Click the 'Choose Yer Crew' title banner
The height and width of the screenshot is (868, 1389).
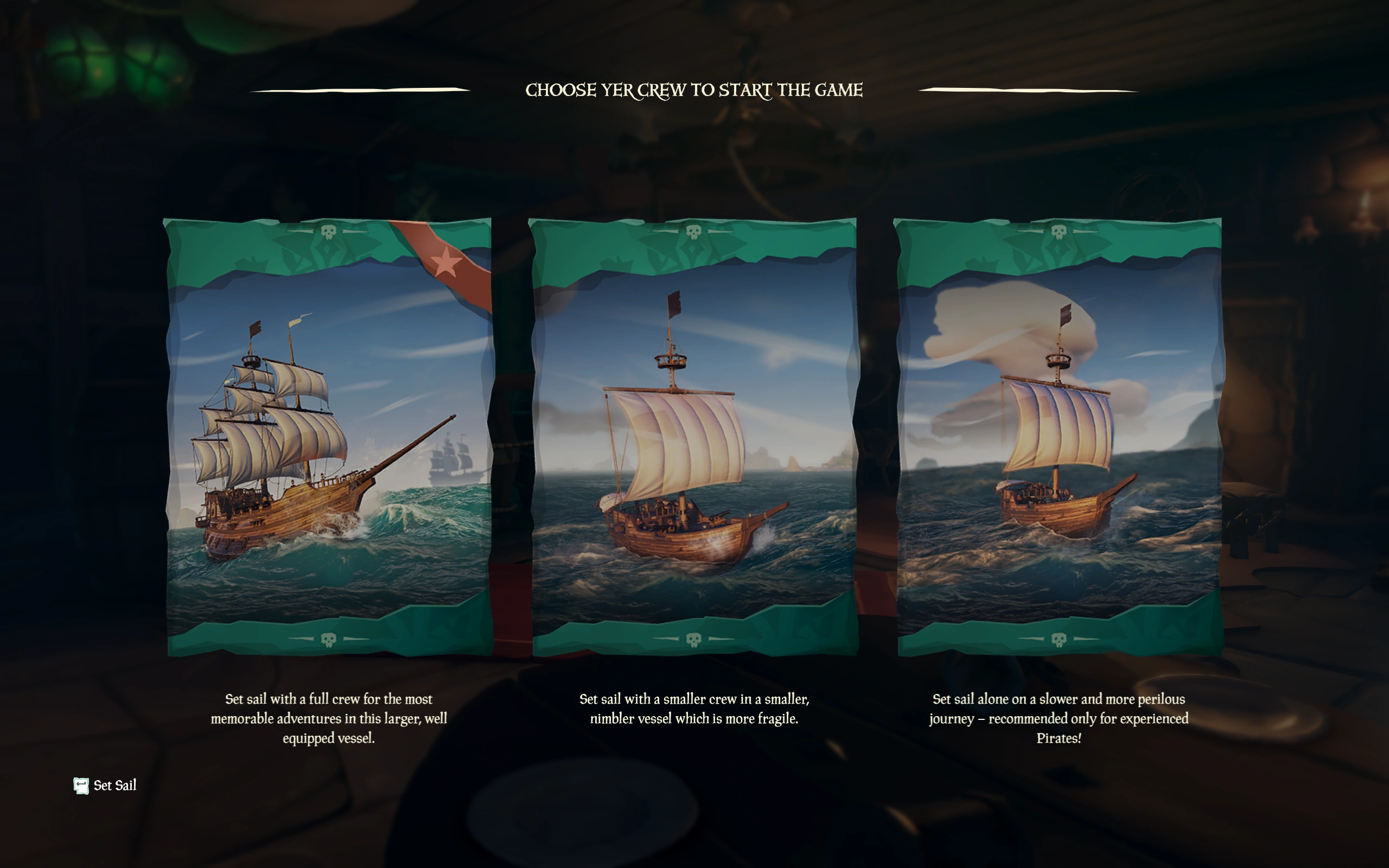tap(694, 90)
